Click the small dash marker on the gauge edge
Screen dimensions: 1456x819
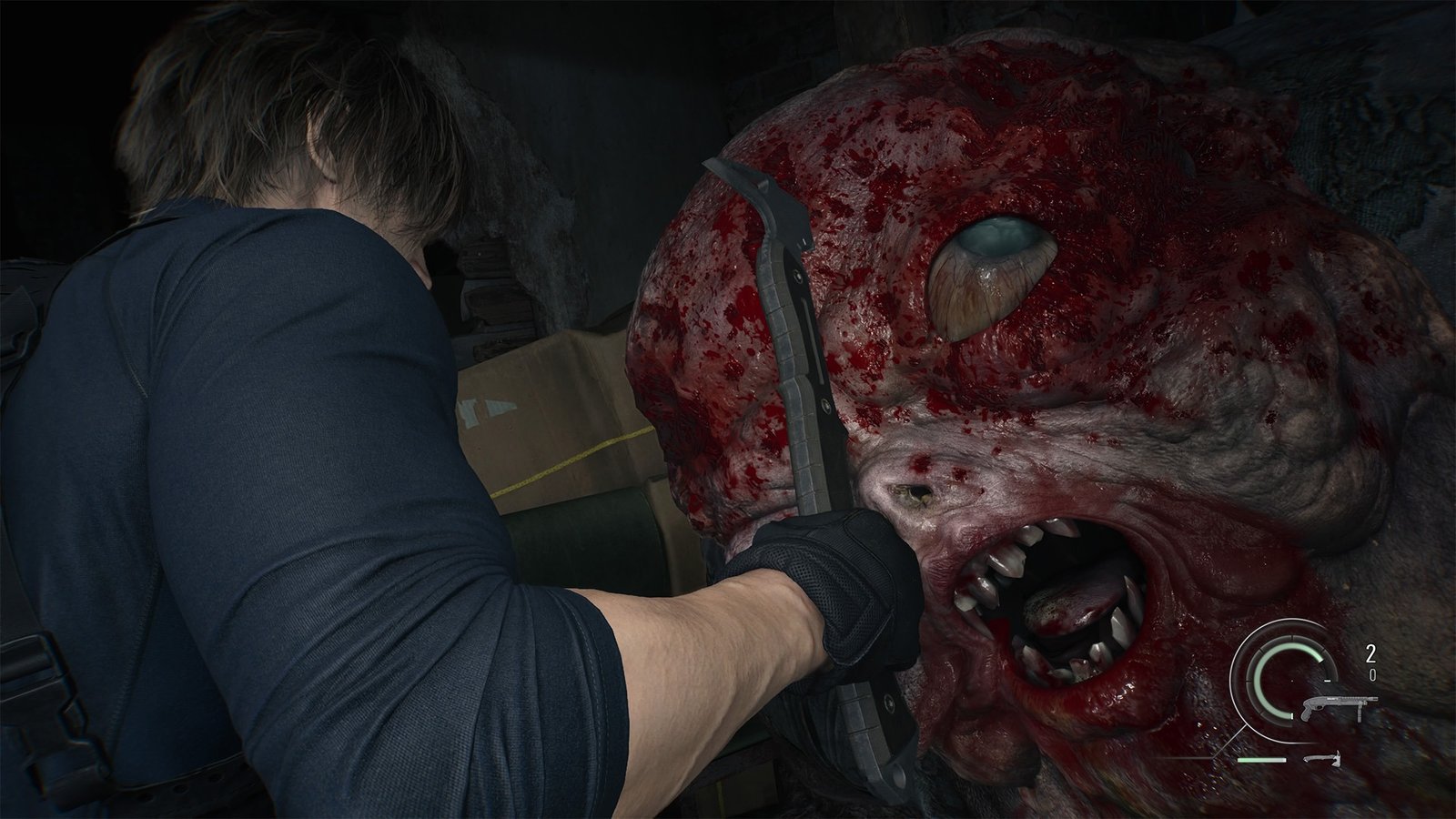click(1328, 680)
